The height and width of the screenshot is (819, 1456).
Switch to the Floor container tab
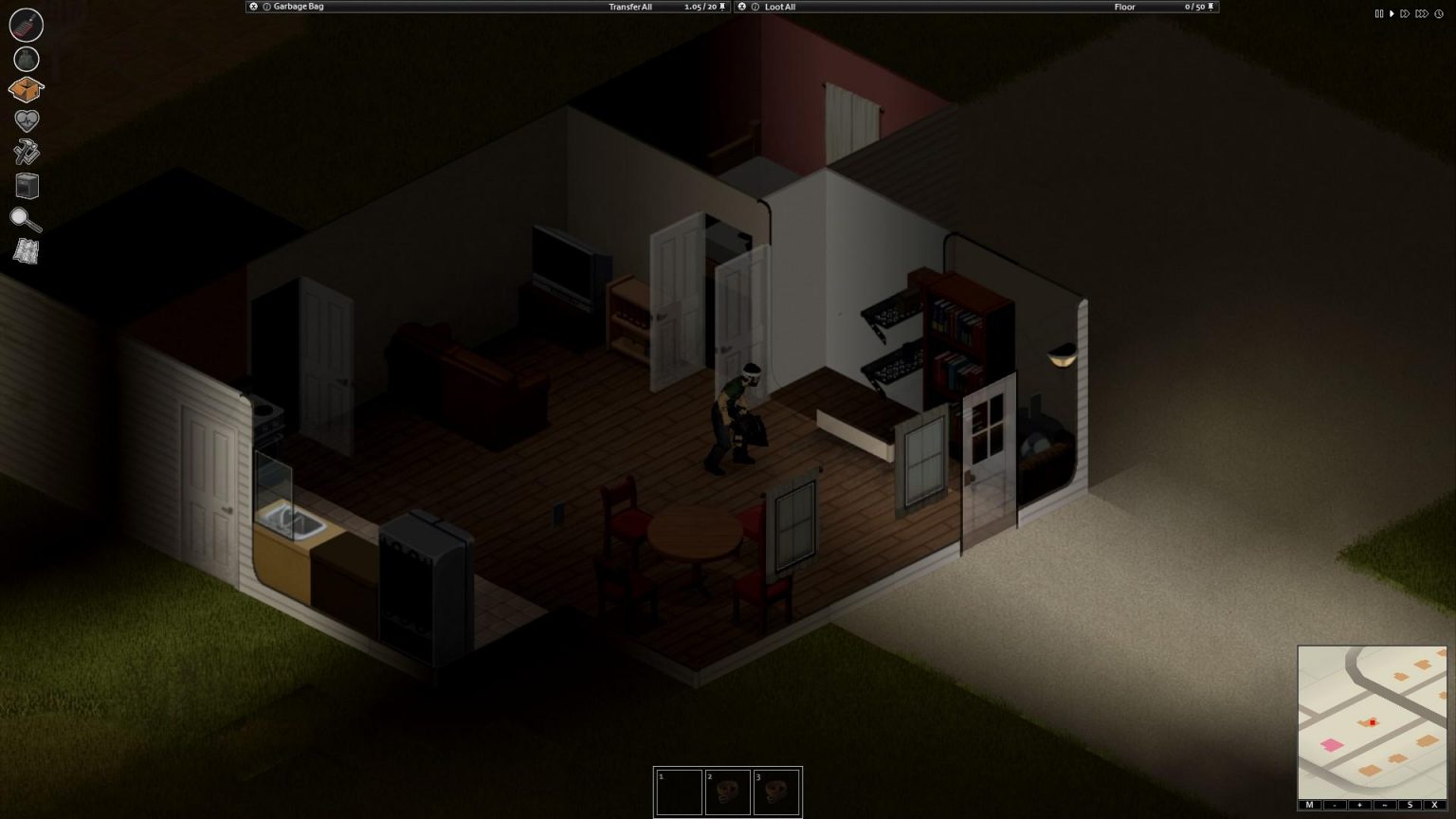1124,7
